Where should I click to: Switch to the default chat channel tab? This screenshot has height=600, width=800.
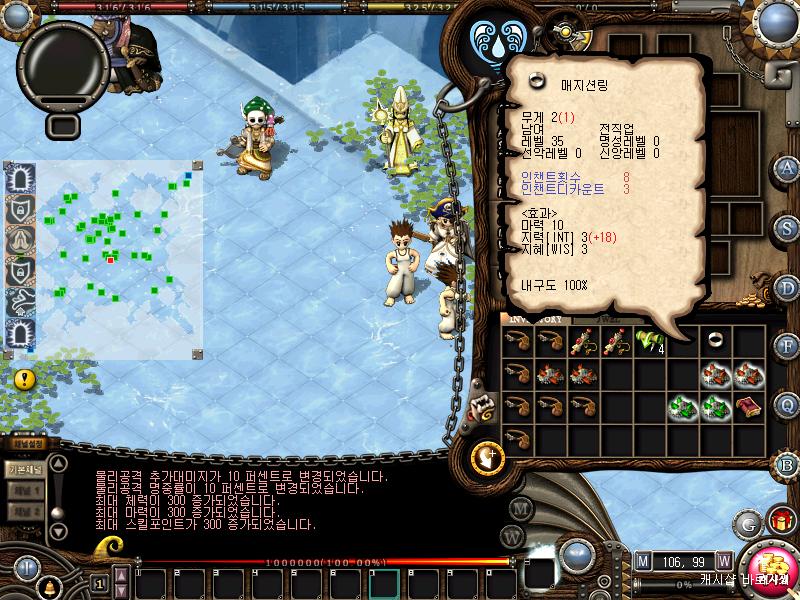[24, 469]
